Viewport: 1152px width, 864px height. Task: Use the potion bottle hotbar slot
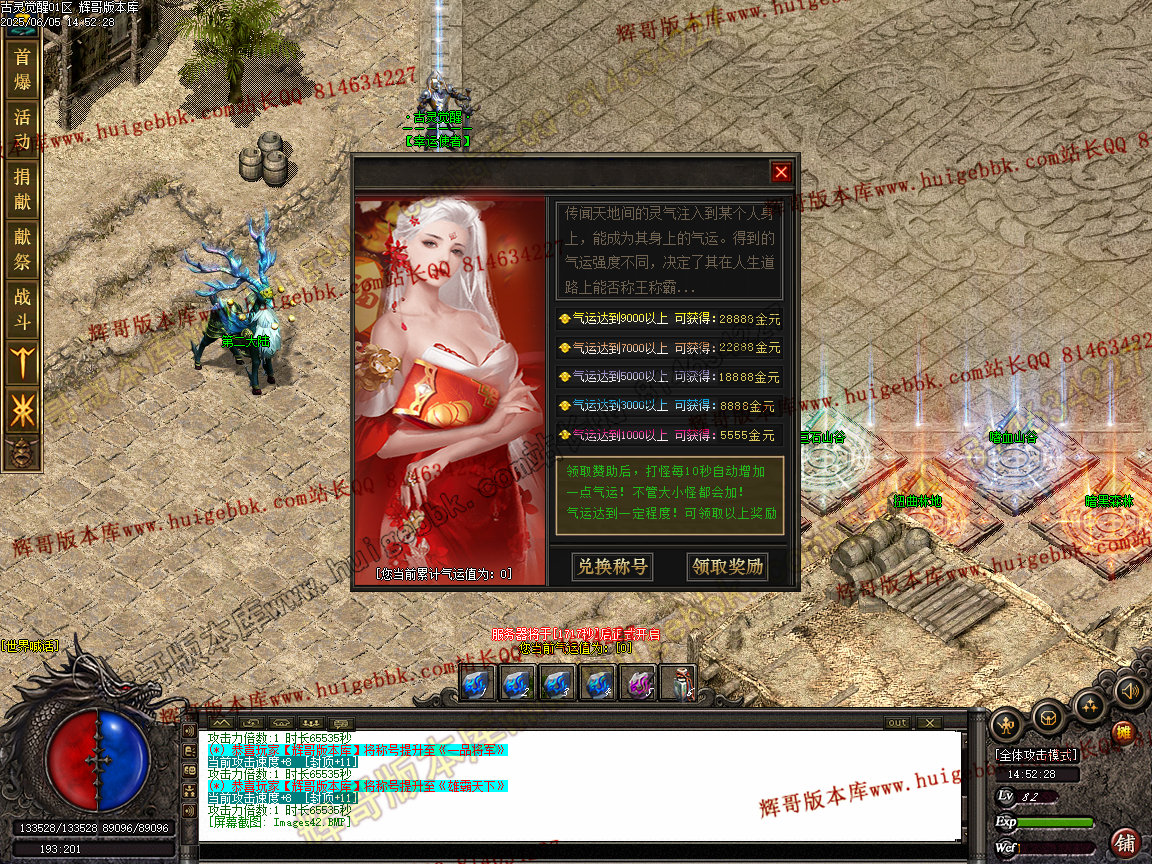tap(678, 683)
